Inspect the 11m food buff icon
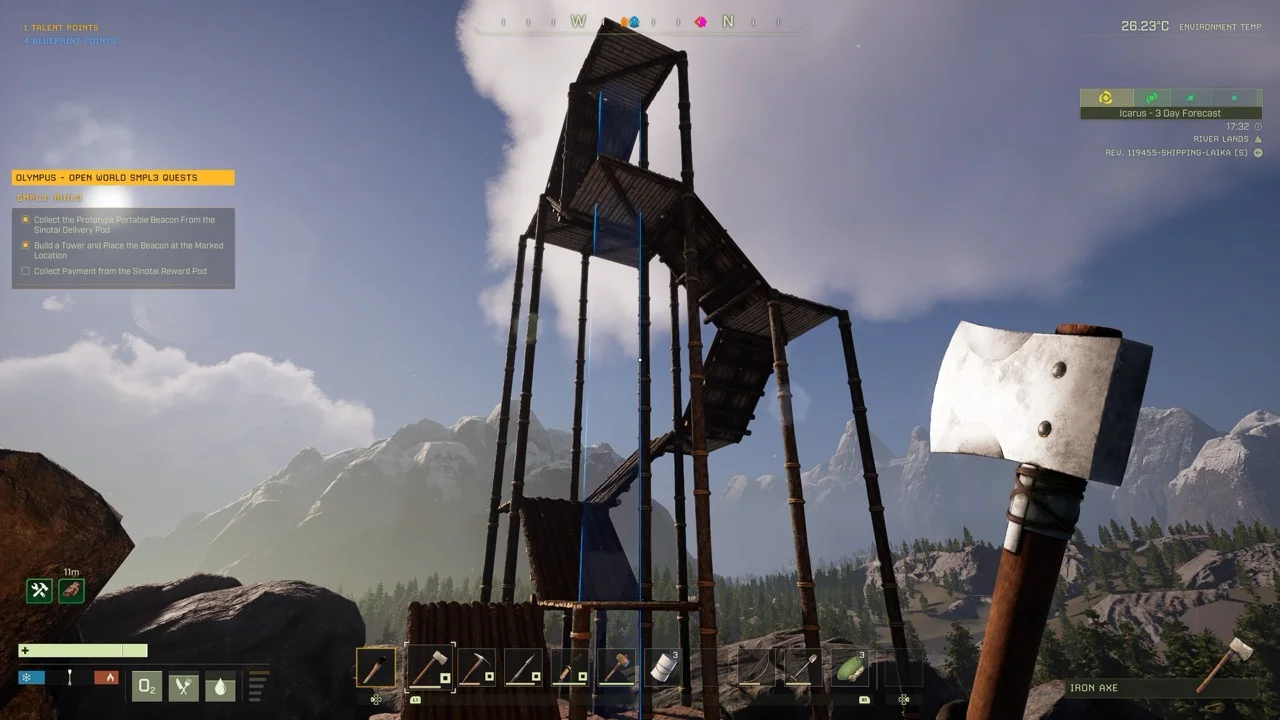The height and width of the screenshot is (720, 1280). tap(71, 590)
